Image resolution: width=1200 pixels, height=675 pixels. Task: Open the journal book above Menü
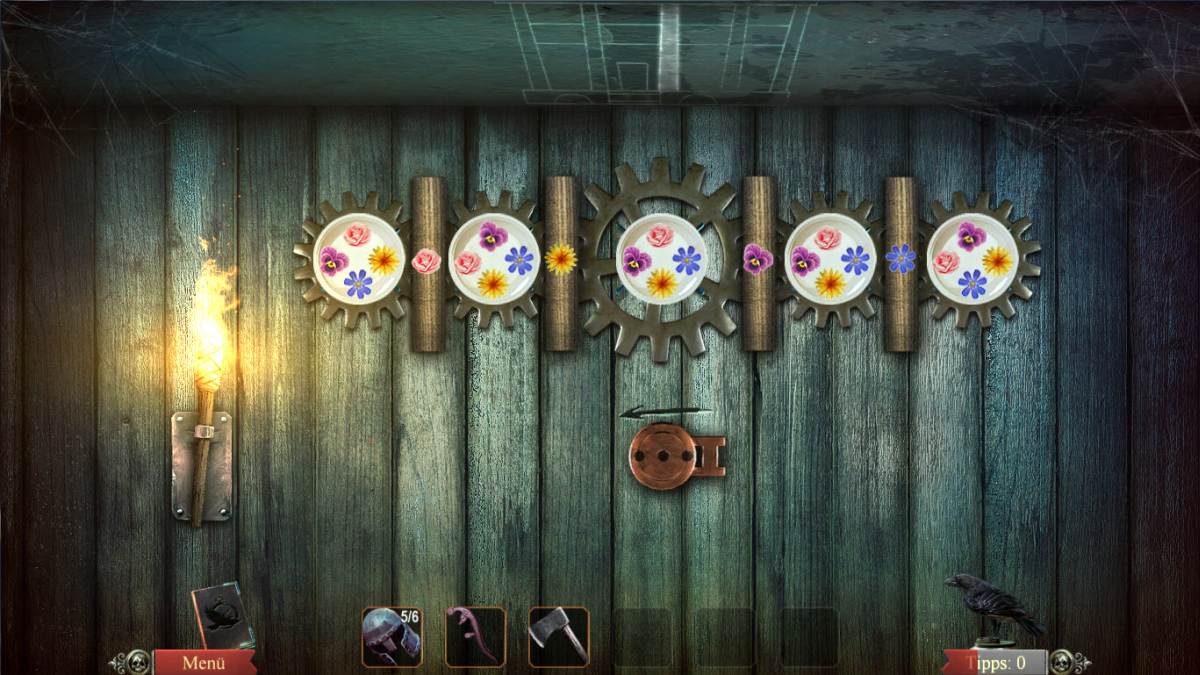[x=220, y=616]
